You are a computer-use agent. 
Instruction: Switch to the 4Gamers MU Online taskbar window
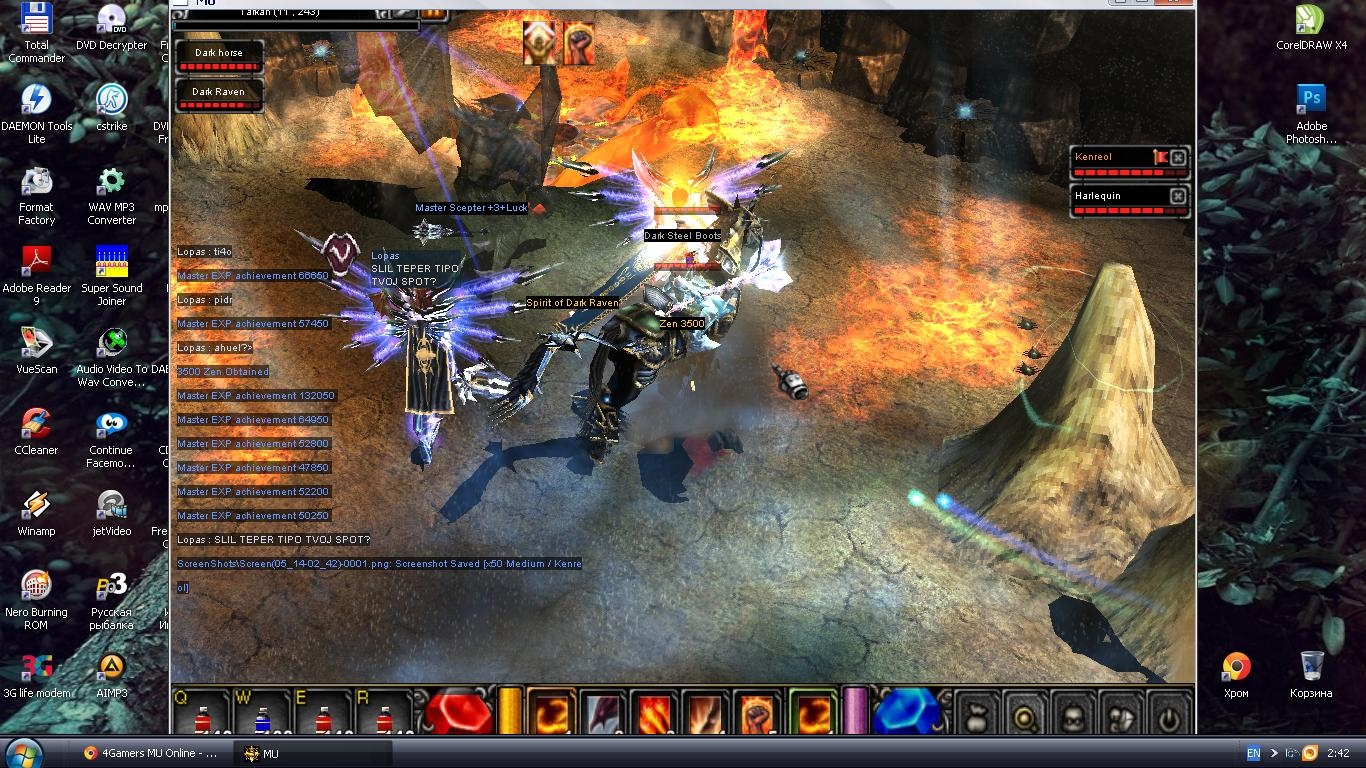pos(152,753)
